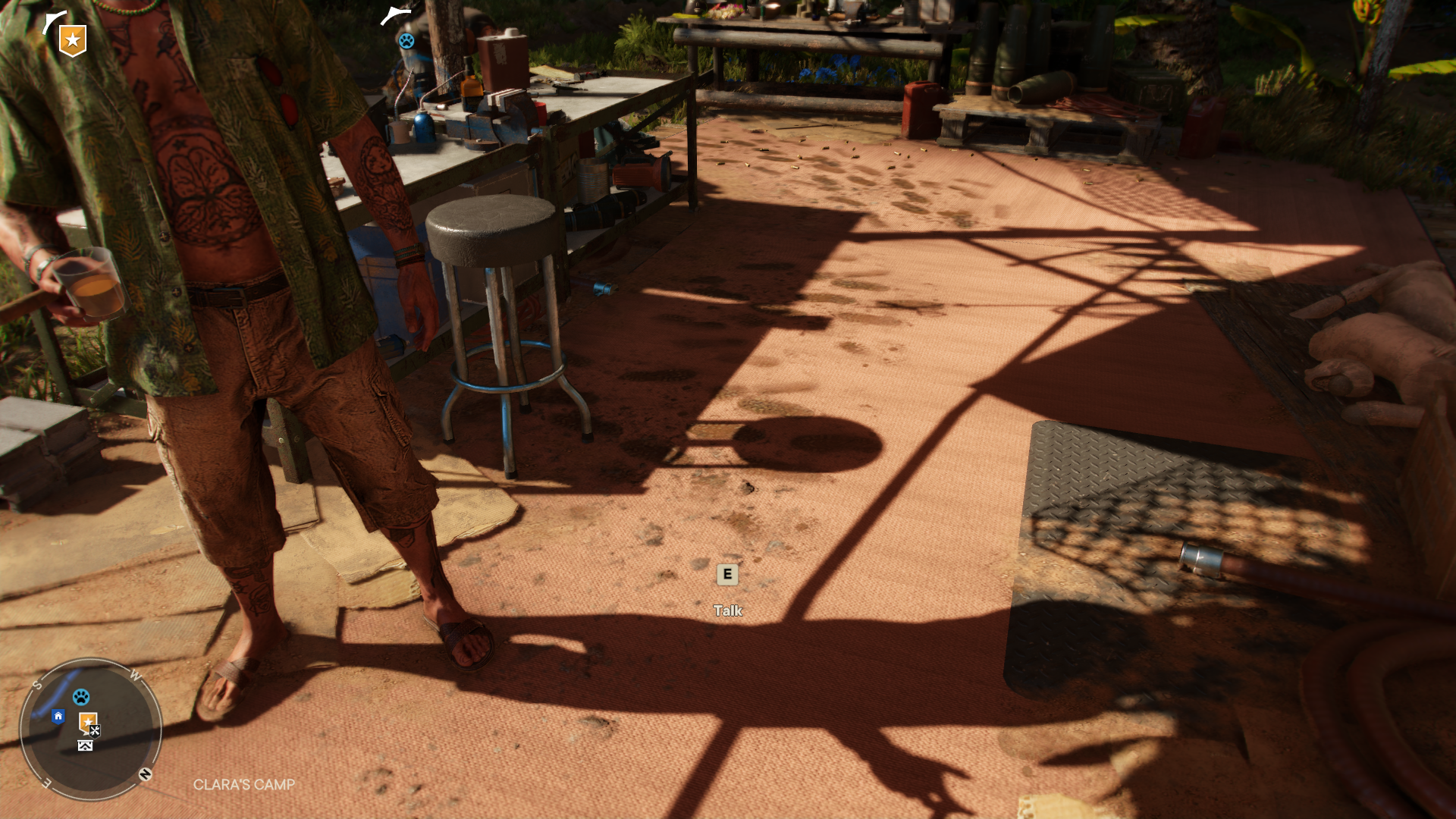Click the blue paw amigo marker by the tree
This screenshot has width=1456, height=819.
[406, 41]
